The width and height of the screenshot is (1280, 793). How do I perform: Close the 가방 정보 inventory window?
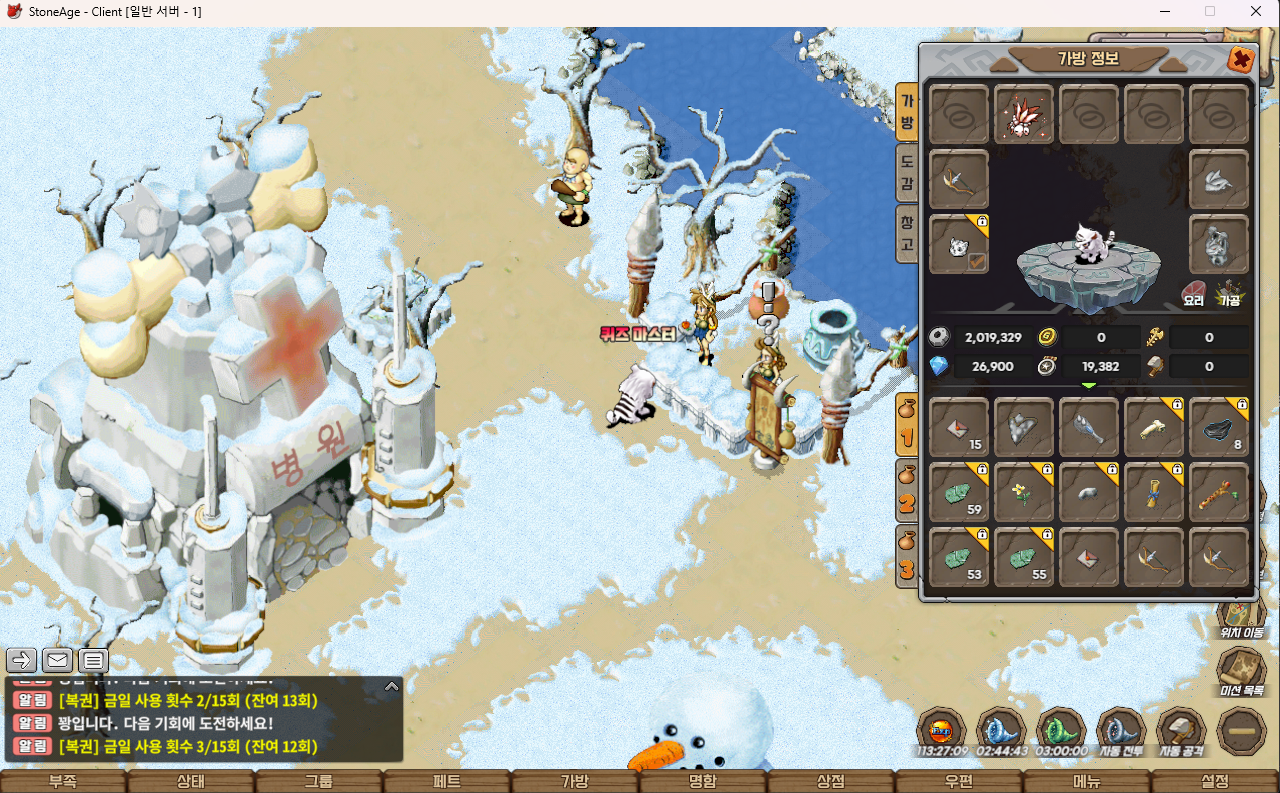click(1241, 60)
